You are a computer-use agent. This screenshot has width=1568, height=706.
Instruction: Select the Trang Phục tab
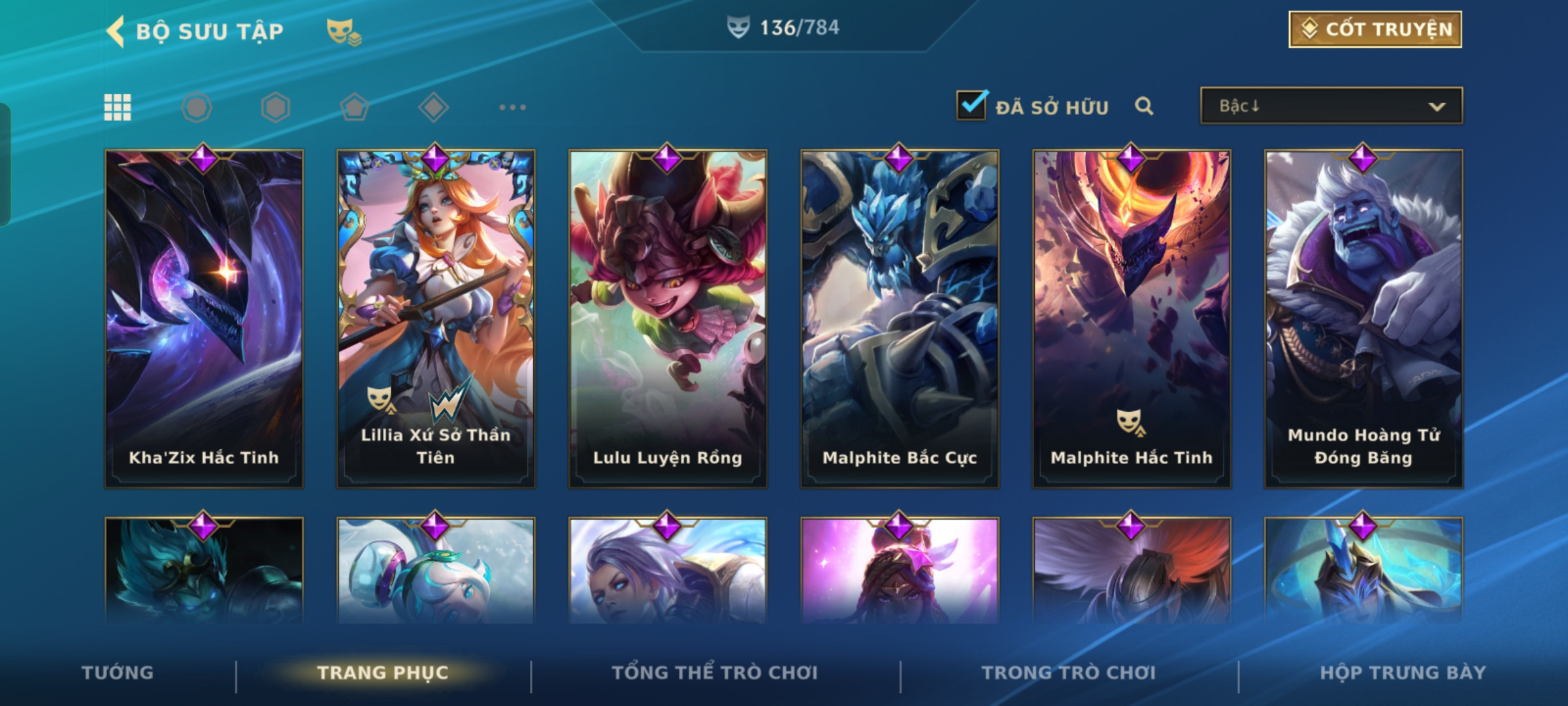[383, 673]
